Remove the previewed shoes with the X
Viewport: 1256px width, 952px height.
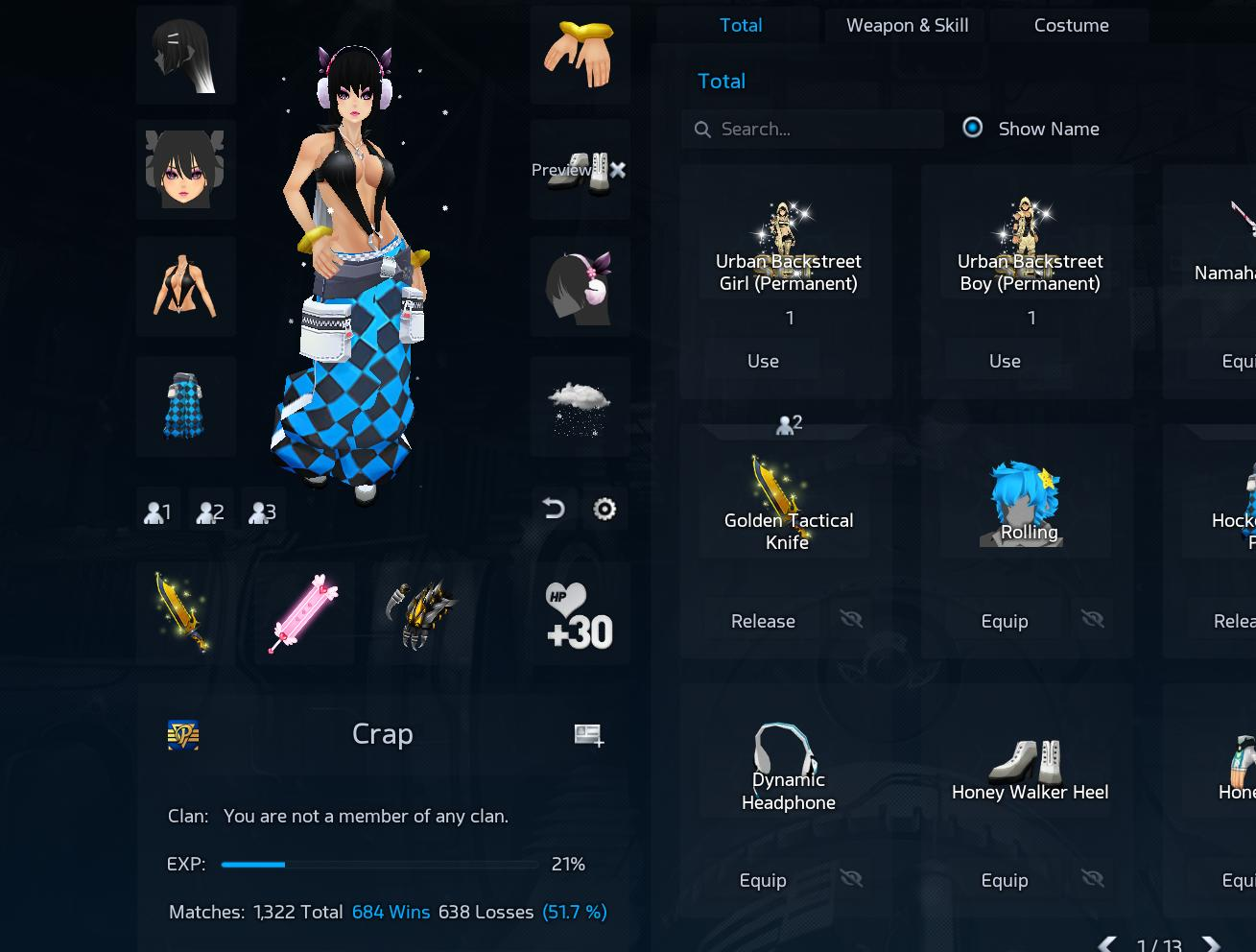pyautogui.click(x=618, y=170)
